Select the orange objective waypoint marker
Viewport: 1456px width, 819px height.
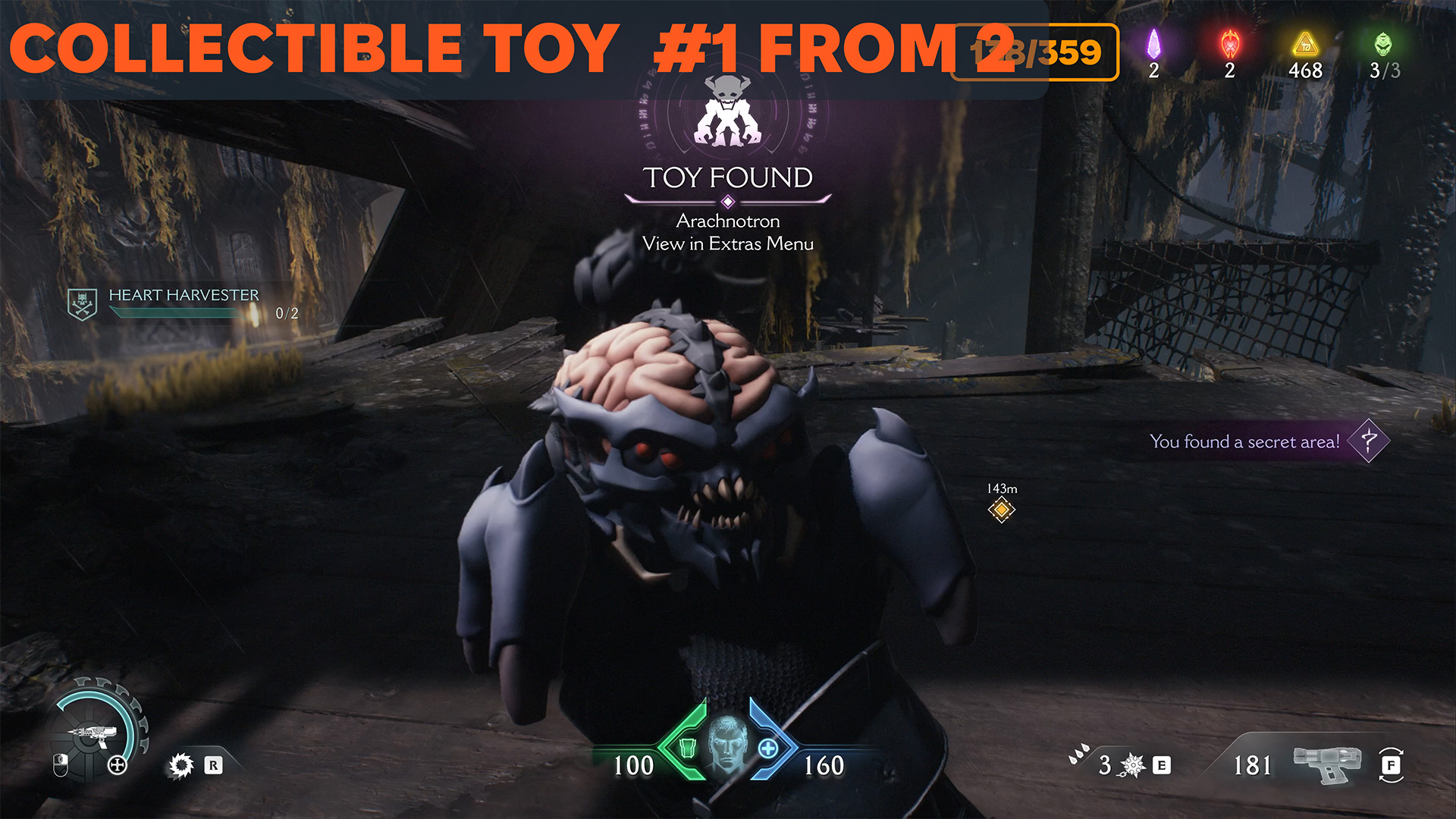click(1001, 510)
